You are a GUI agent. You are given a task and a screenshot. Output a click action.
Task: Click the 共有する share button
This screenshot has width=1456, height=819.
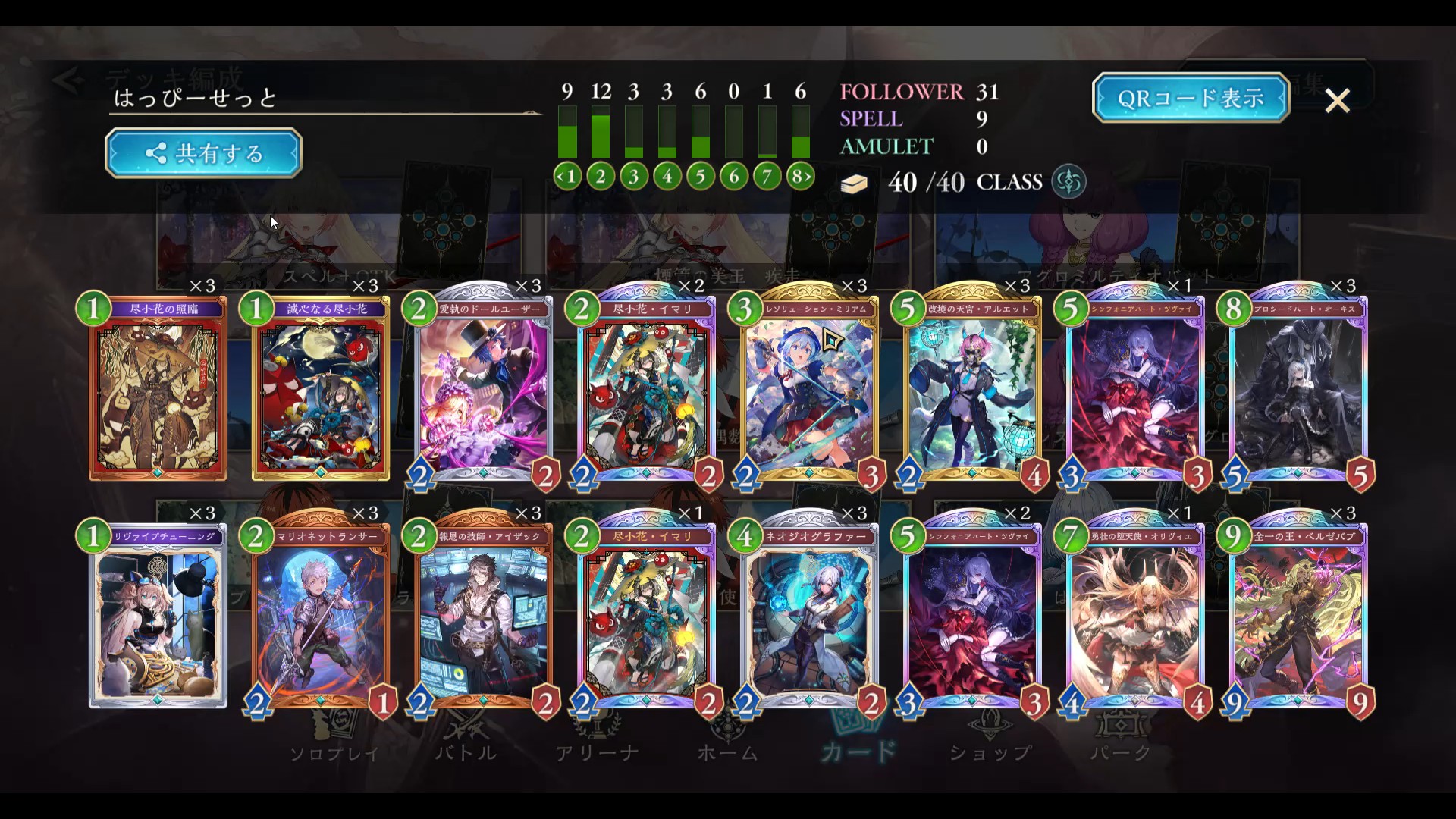[203, 153]
